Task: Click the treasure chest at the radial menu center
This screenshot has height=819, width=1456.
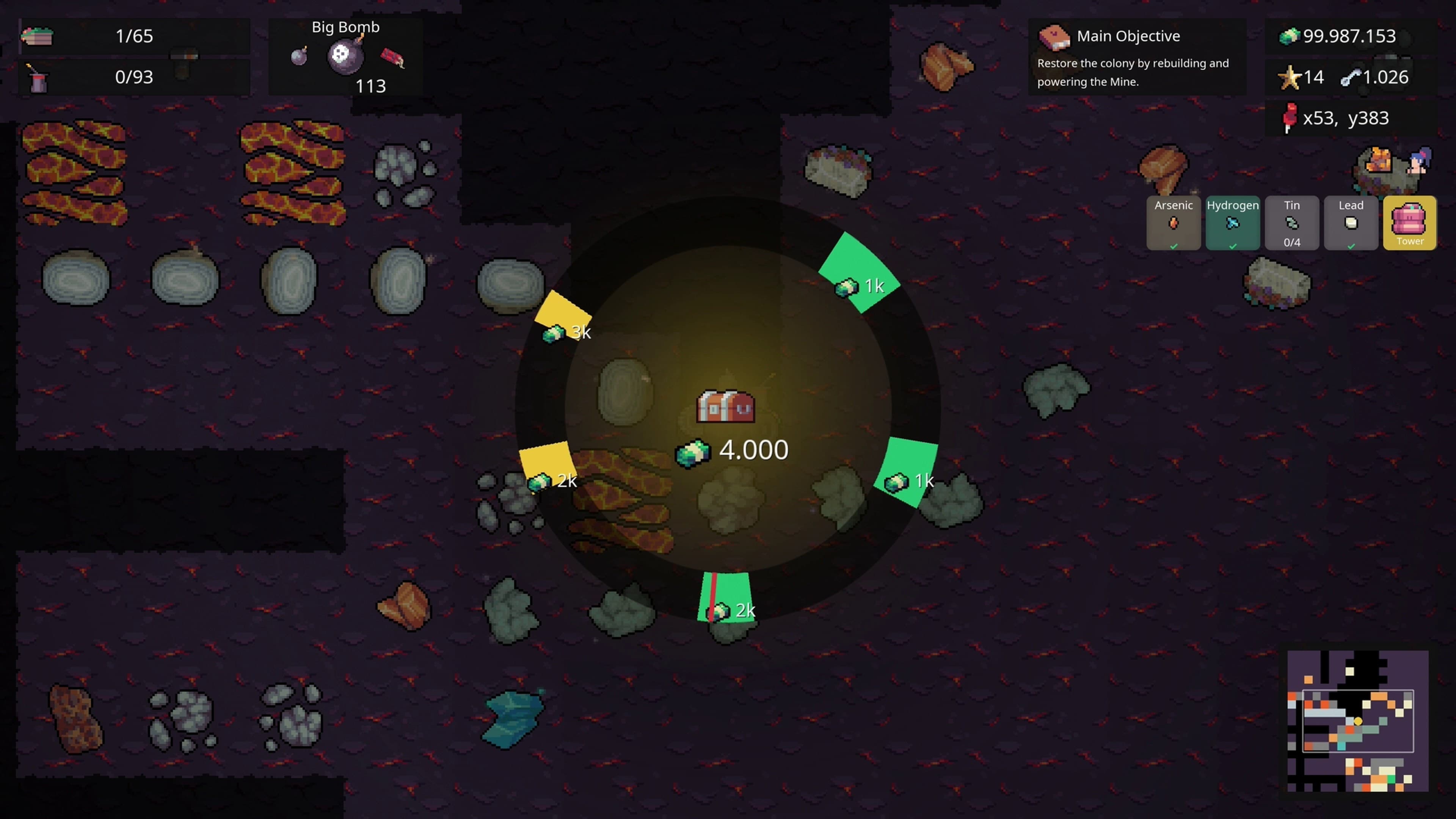Action: [x=725, y=406]
